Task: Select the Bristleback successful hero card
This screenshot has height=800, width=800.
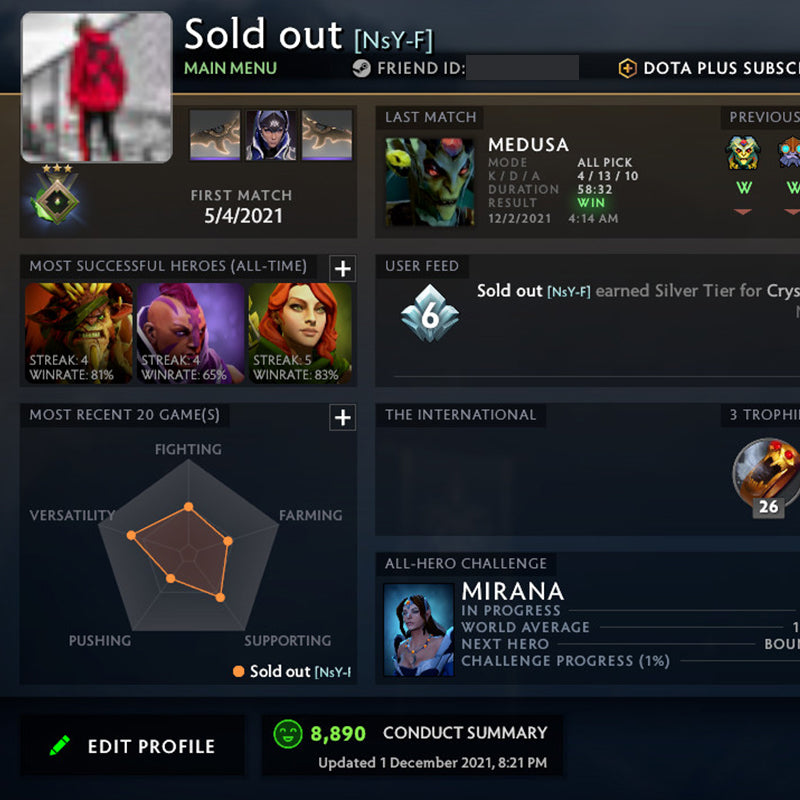Action: pos(78,334)
